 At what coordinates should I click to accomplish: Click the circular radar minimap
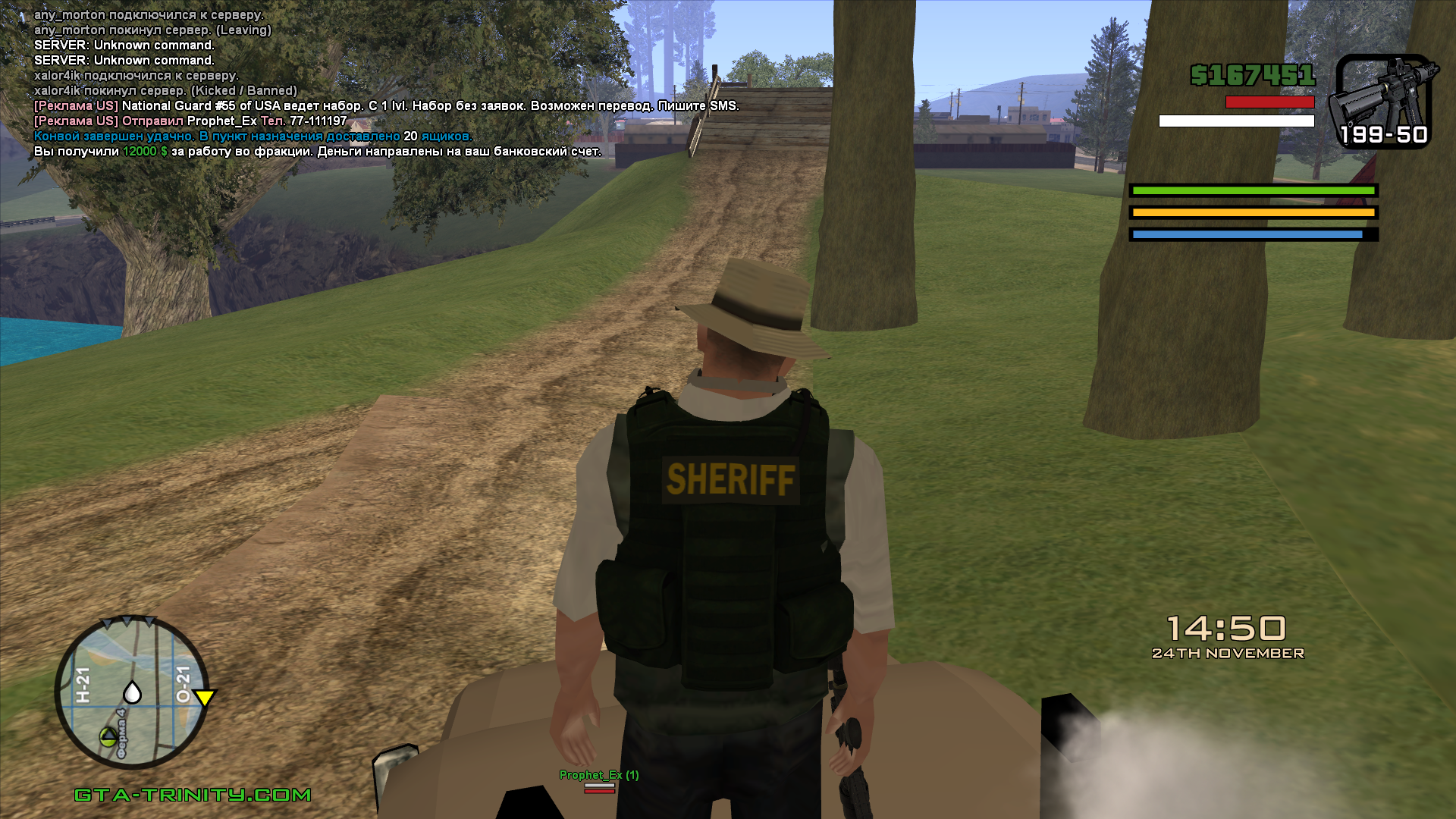132,692
